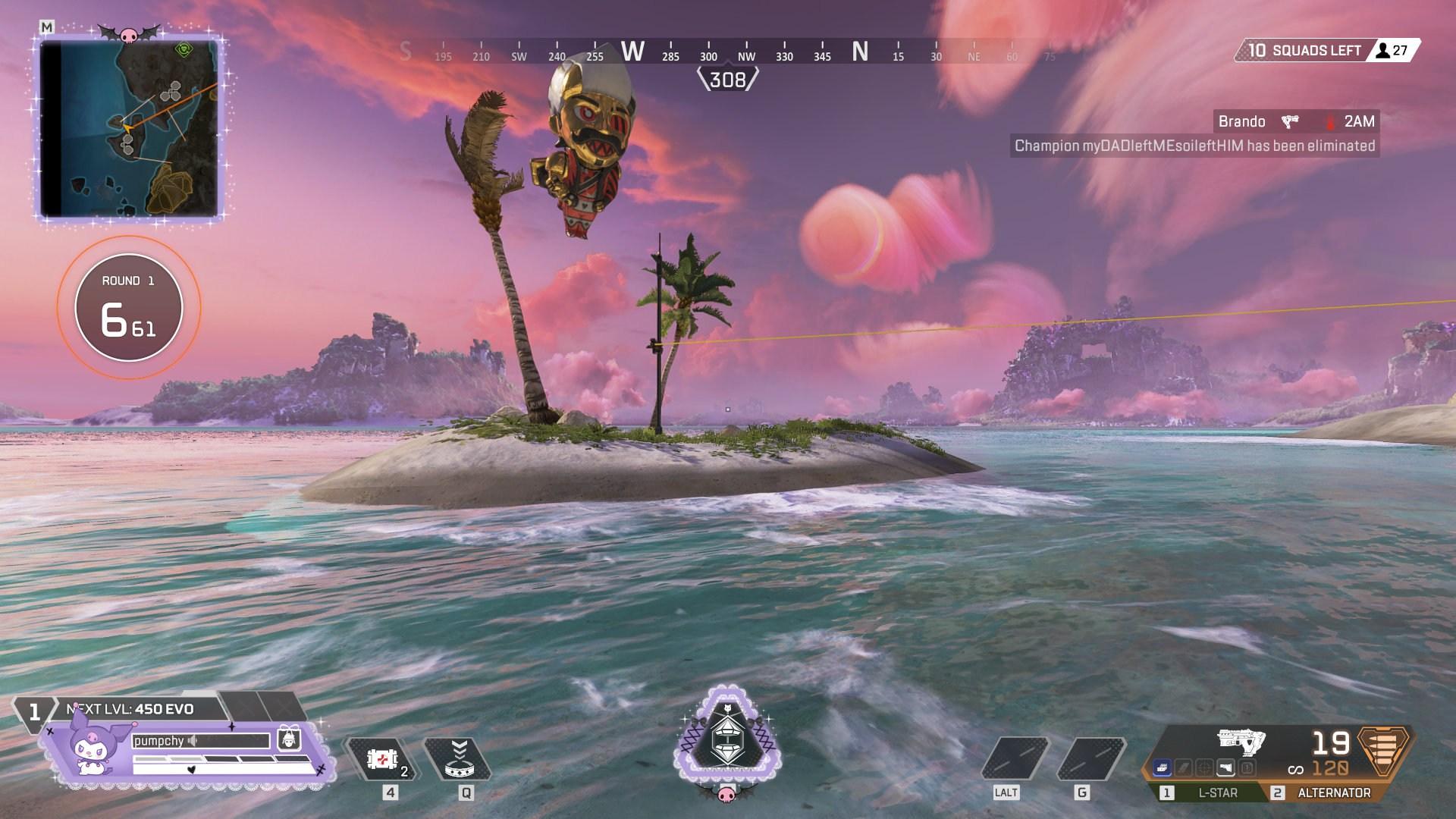The height and width of the screenshot is (819, 1456).
Task: Click the med kit healing item icon
Action: pos(383,757)
